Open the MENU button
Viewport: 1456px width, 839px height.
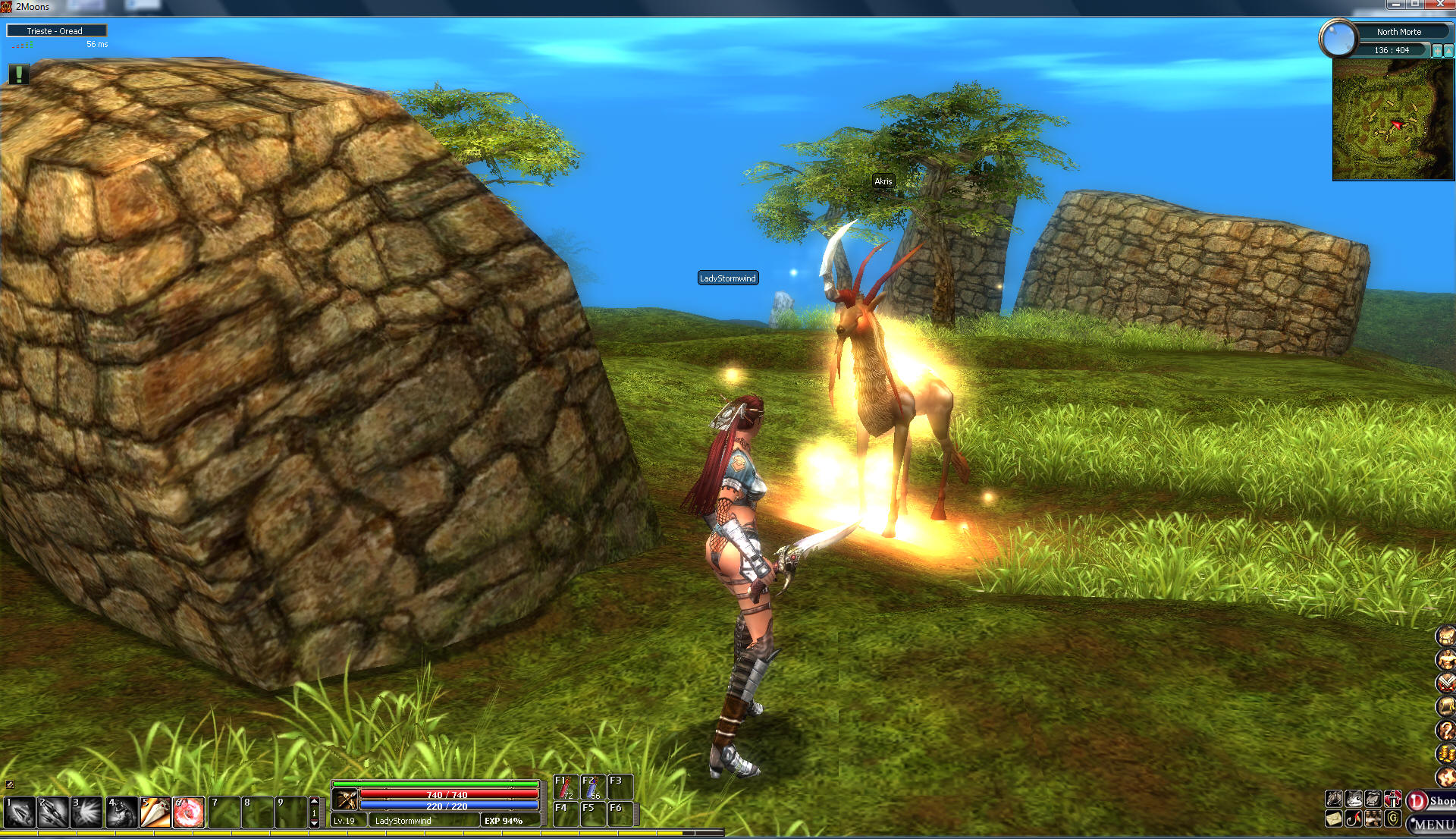coord(1432,824)
